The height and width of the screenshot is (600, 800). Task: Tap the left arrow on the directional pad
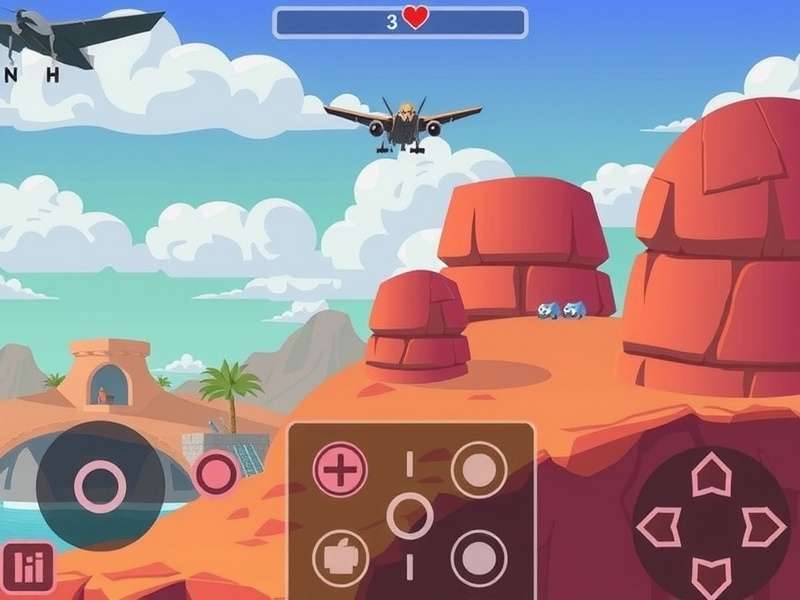click(x=659, y=526)
